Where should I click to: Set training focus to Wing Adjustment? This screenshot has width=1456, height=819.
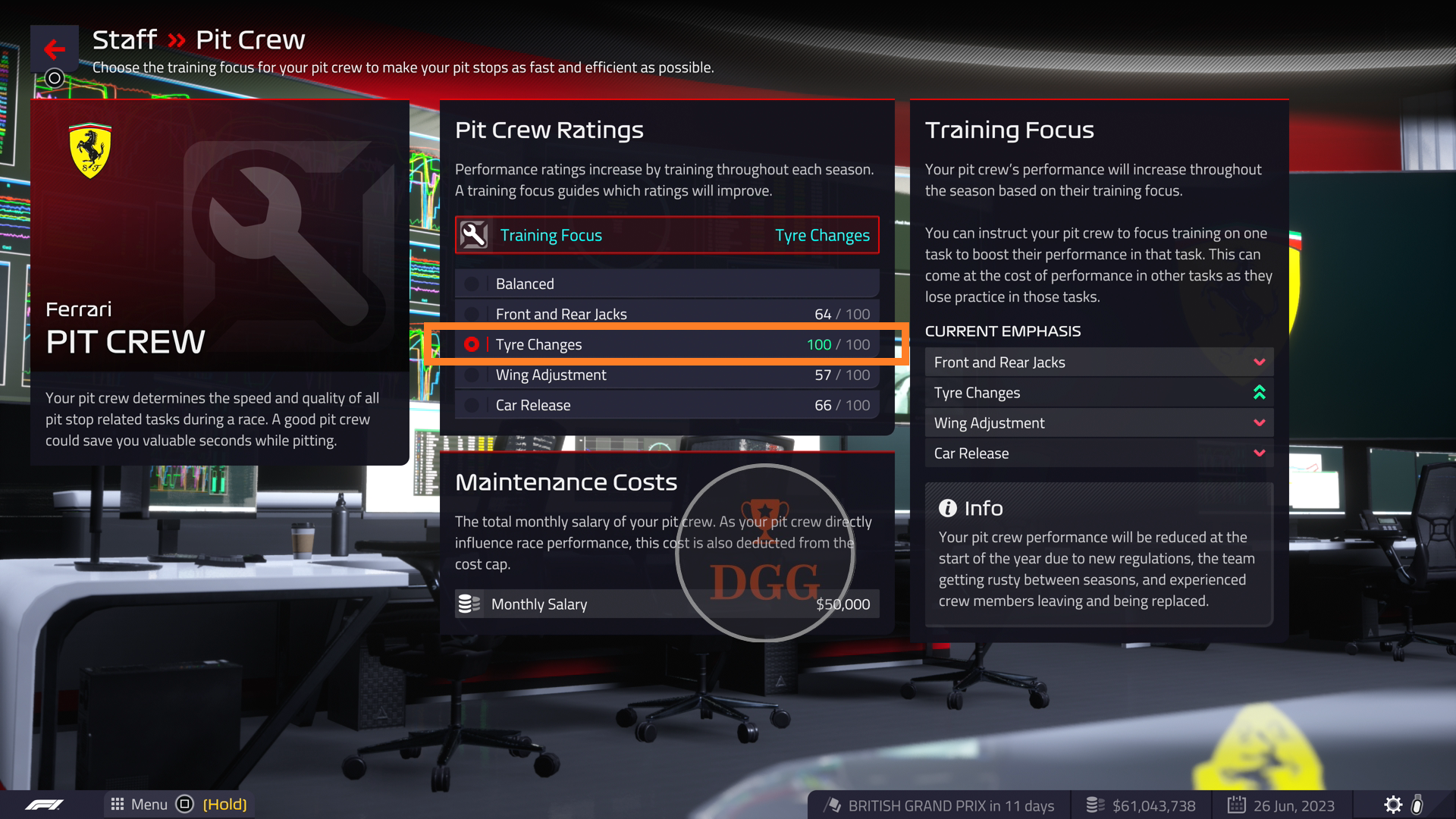point(667,375)
